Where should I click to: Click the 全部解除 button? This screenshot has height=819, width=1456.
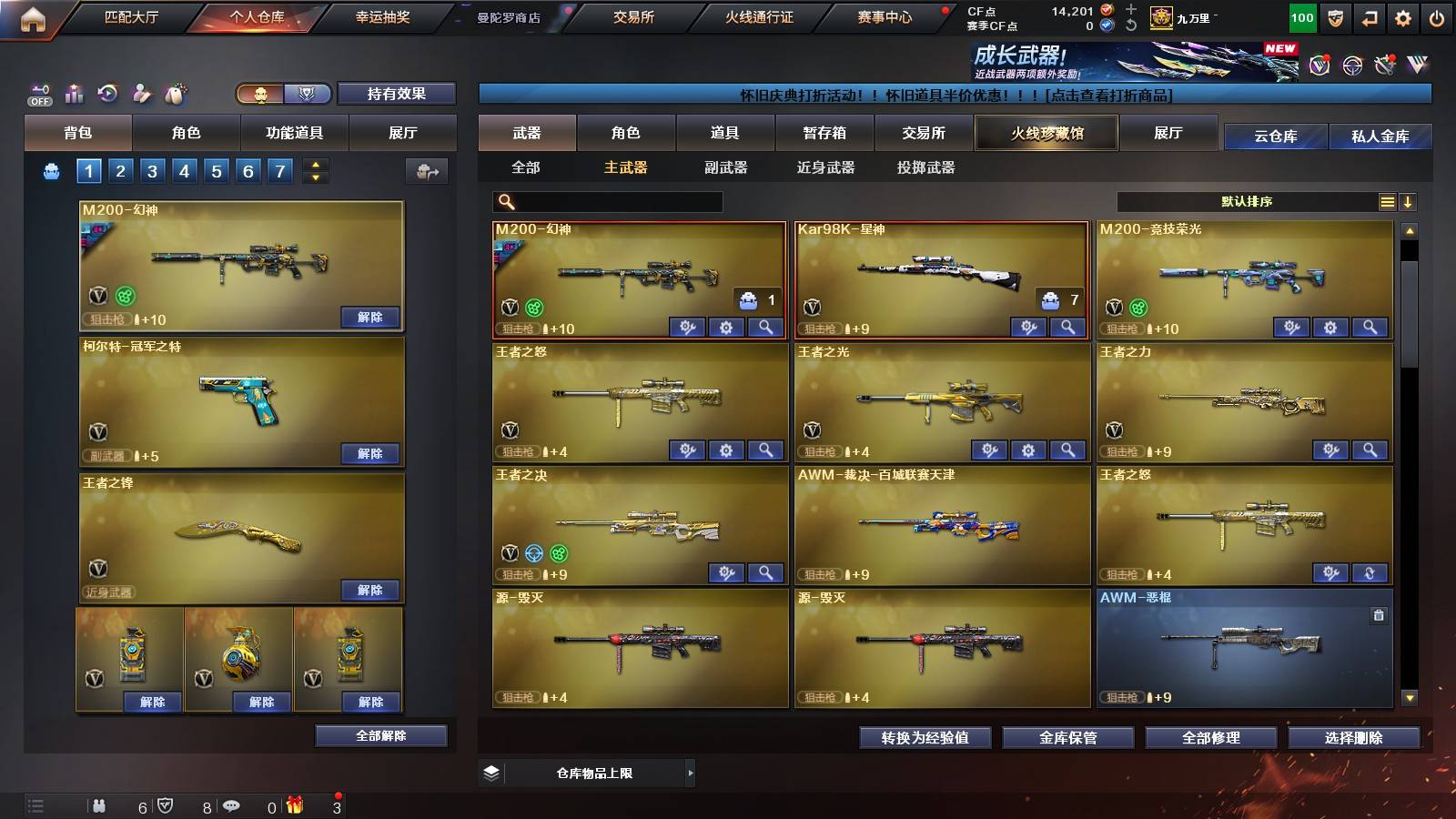[x=380, y=735]
